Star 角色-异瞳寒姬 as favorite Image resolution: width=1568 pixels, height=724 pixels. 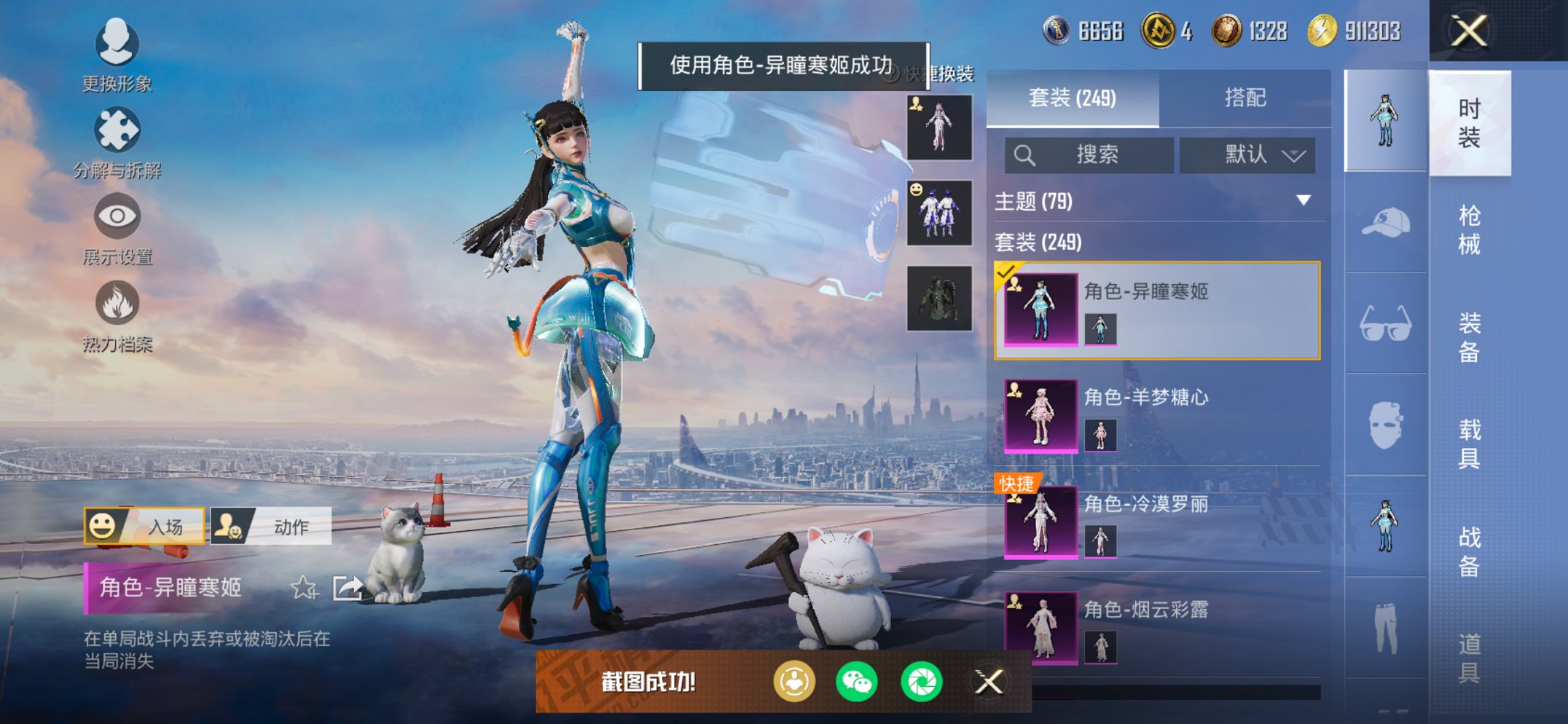[x=305, y=585]
